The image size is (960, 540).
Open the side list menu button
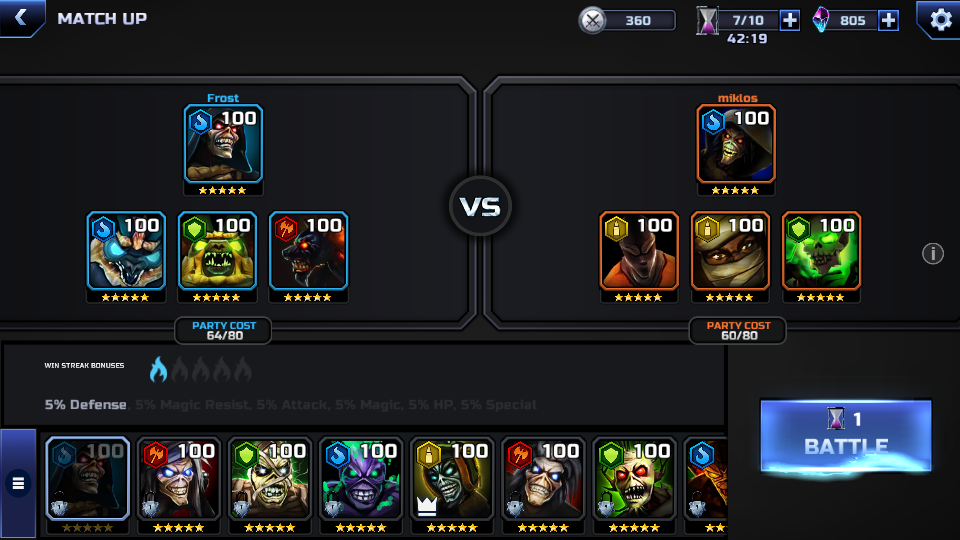pyautogui.click(x=18, y=484)
